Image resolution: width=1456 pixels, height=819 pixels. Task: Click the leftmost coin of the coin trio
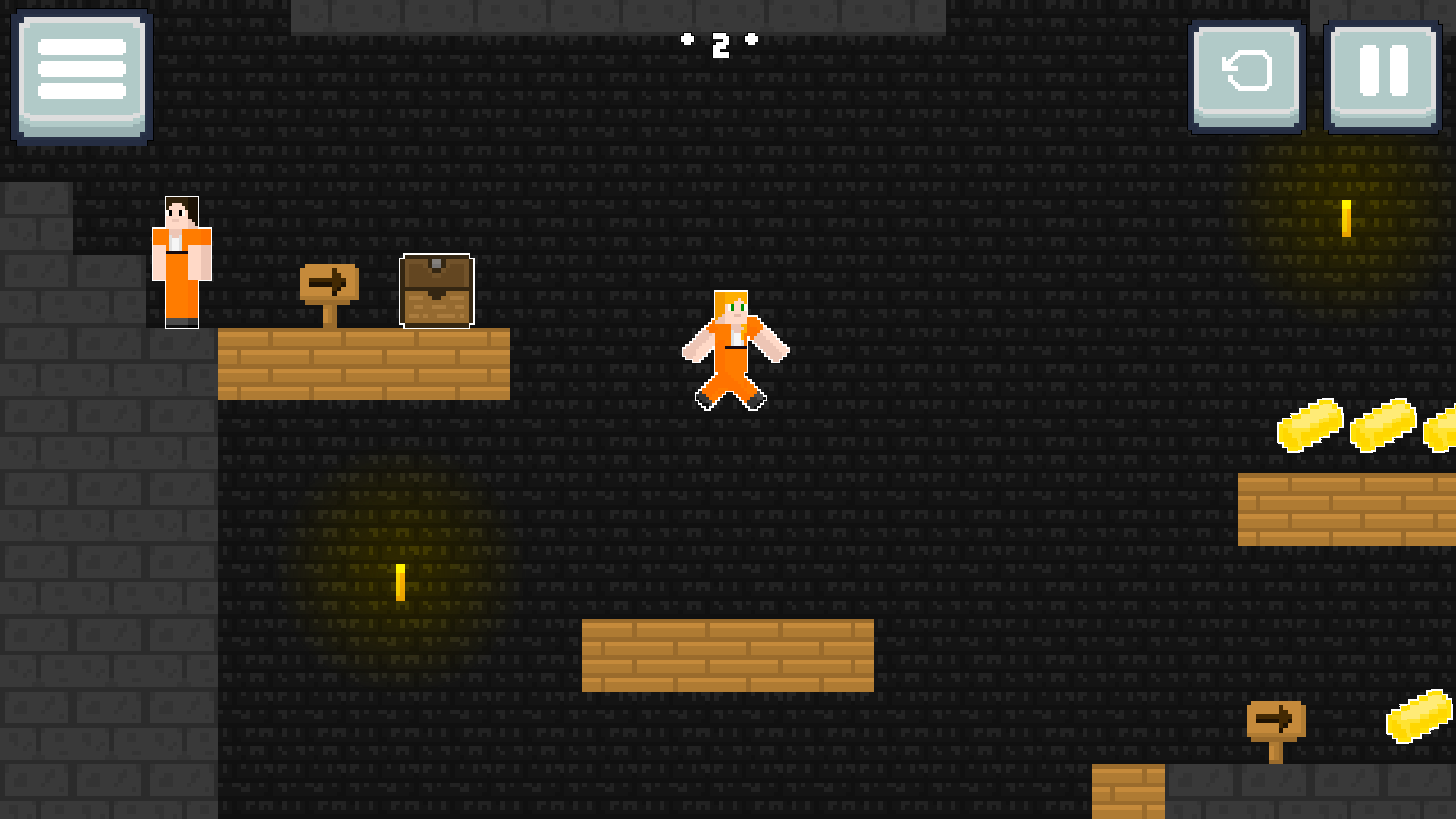pyautogui.click(x=1312, y=425)
